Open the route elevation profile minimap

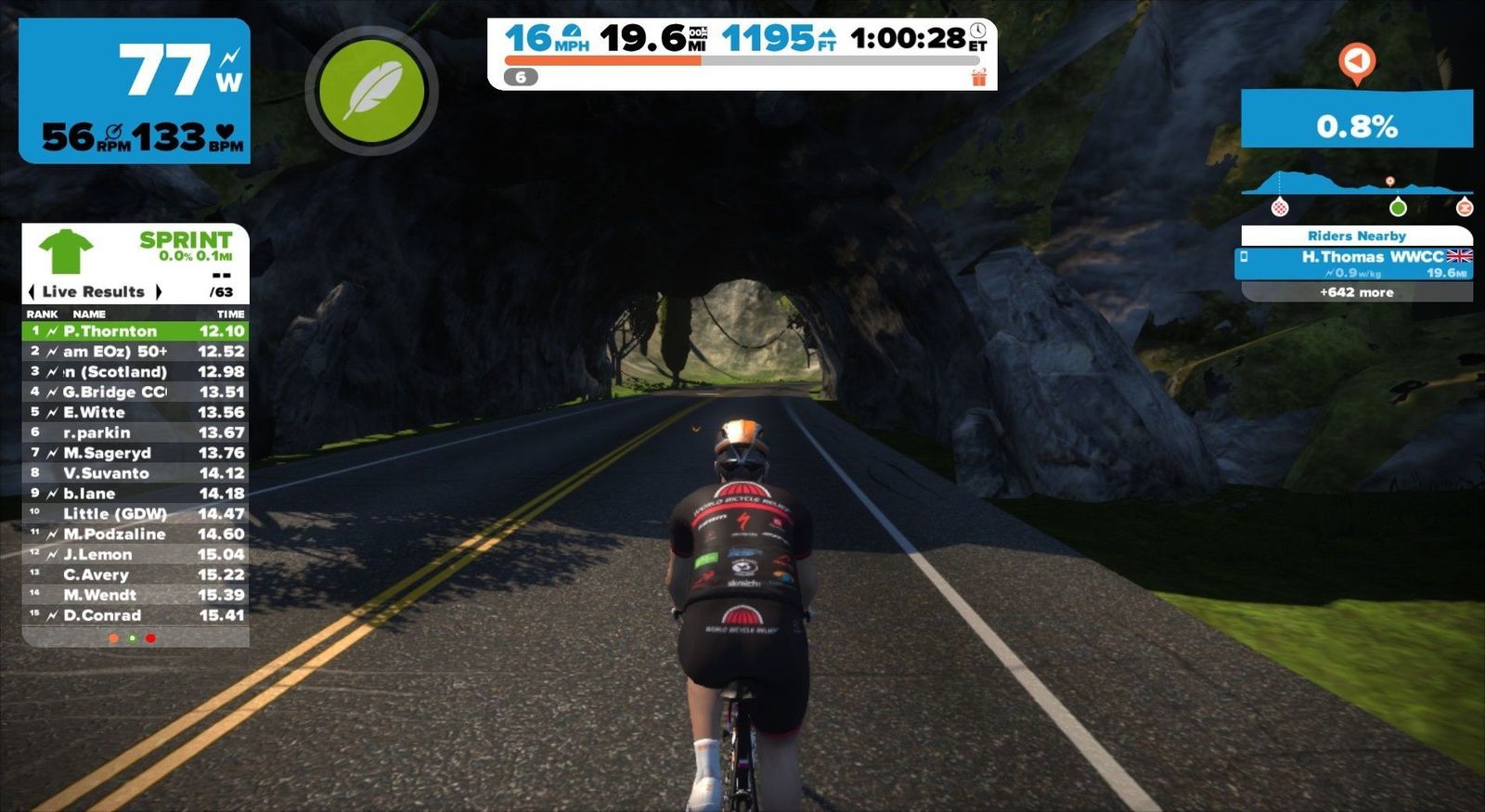point(1356,189)
